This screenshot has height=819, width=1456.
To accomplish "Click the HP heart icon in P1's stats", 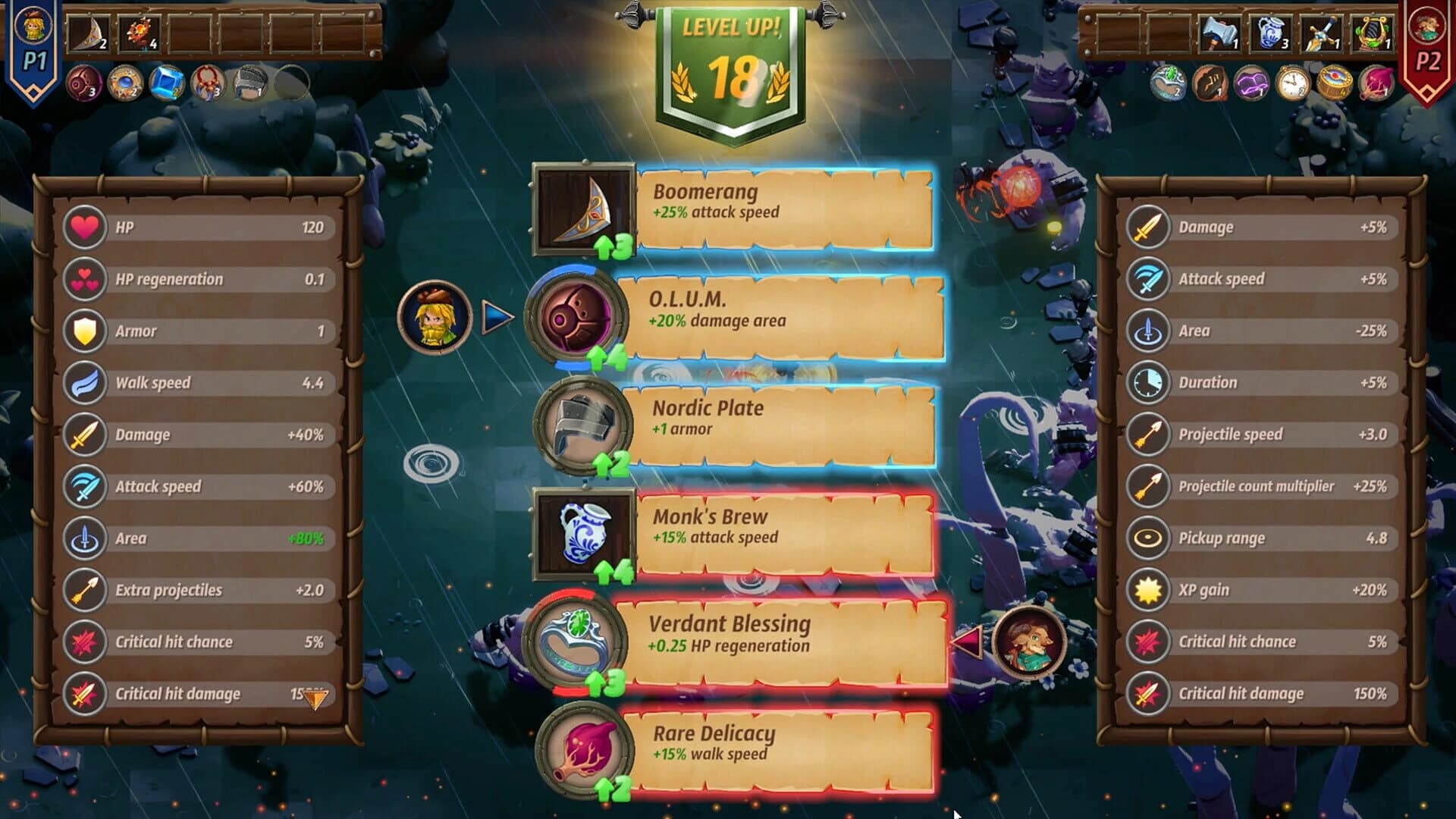I will (x=83, y=227).
